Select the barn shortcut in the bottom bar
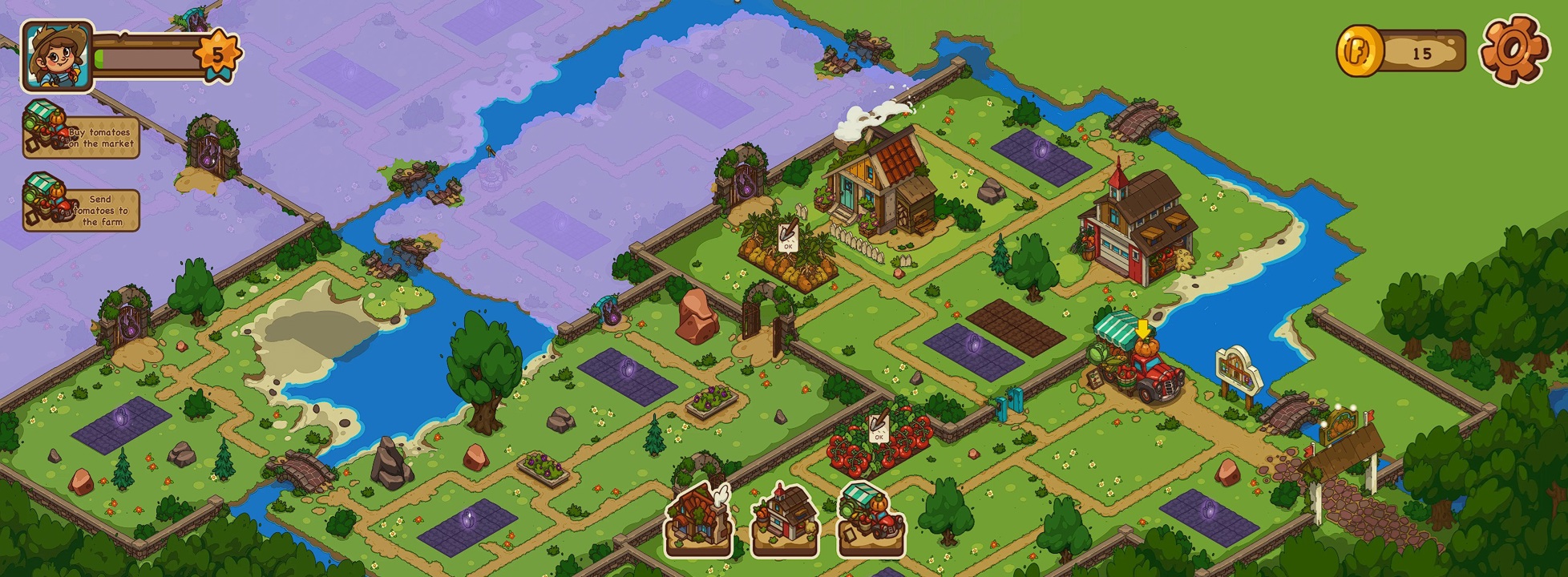1568x577 pixels. (x=784, y=520)
